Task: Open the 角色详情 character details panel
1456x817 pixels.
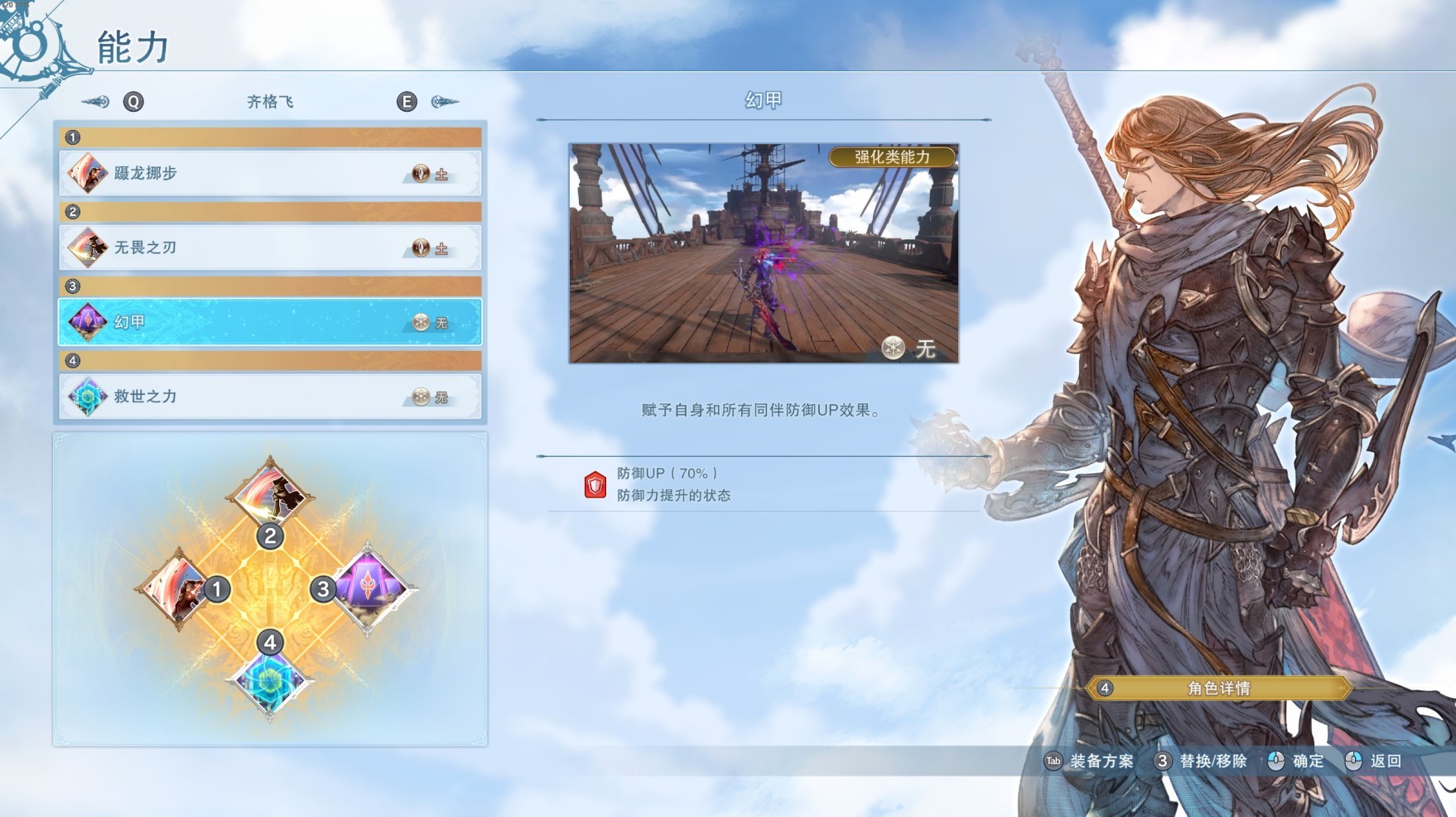Action: click(x=1216, y=688)
